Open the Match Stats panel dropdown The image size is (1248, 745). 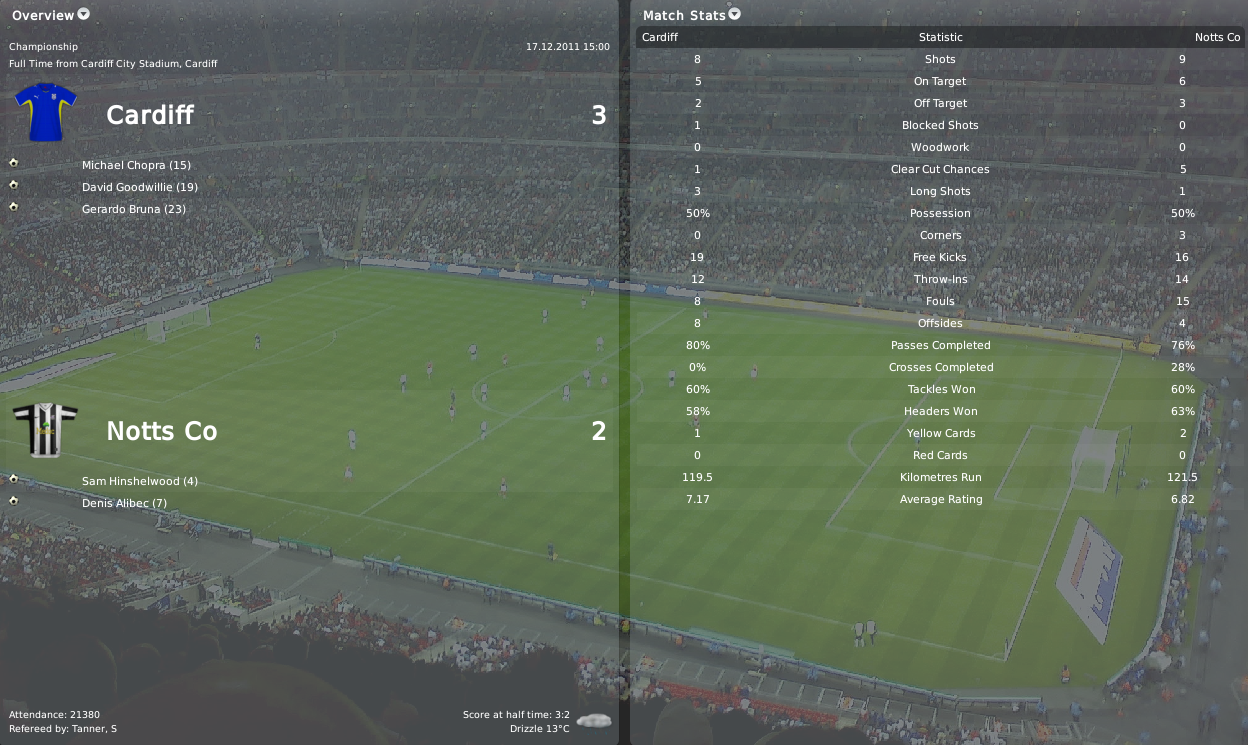click(x=735, y=14)
